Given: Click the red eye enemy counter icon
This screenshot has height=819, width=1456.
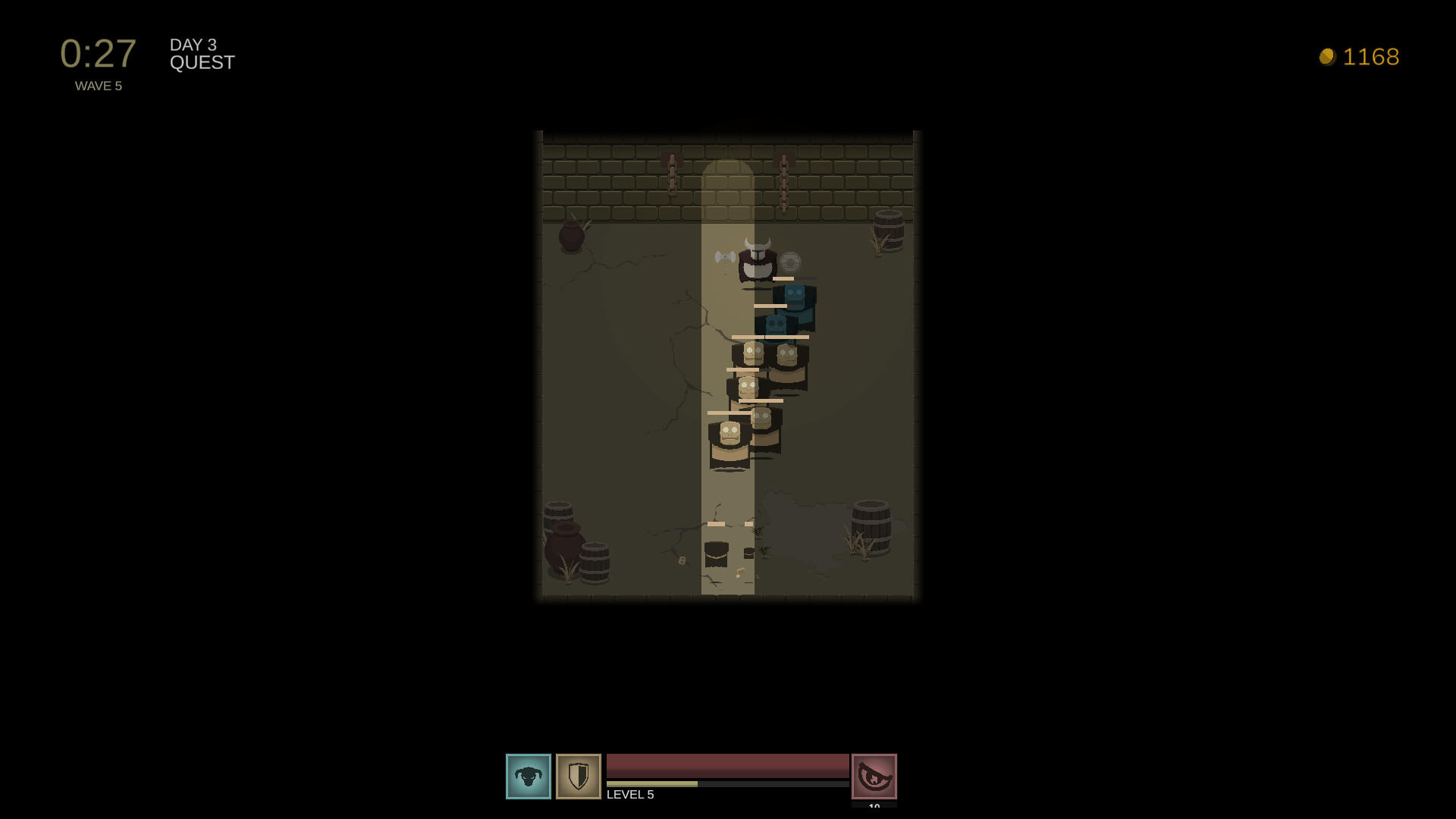Looking at the screenshot, I should coord(874,777).
